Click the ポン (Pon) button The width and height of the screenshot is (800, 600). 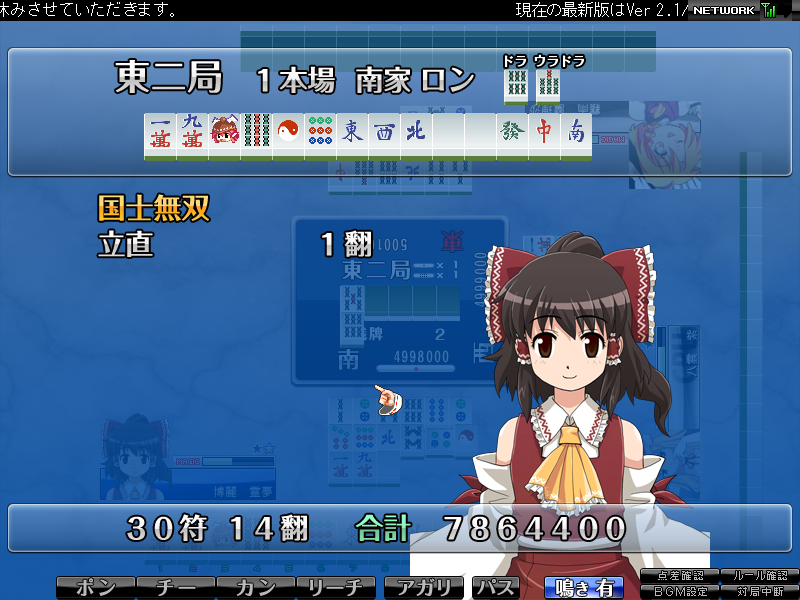click(95, 588)
